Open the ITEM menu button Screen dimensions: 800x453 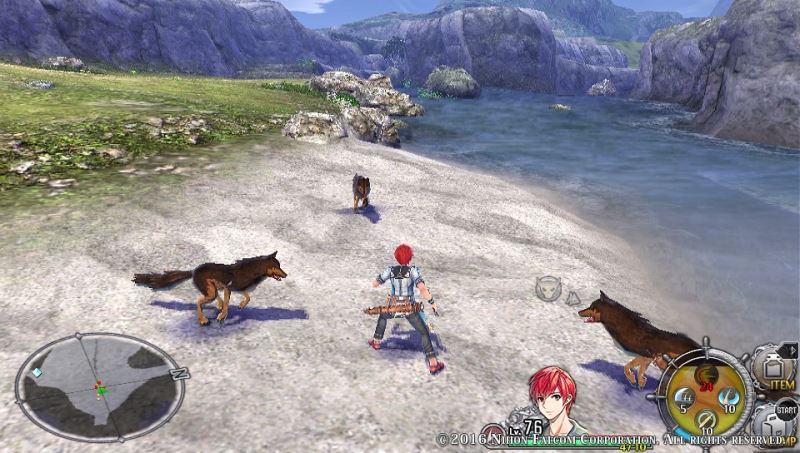coord(771,368)
